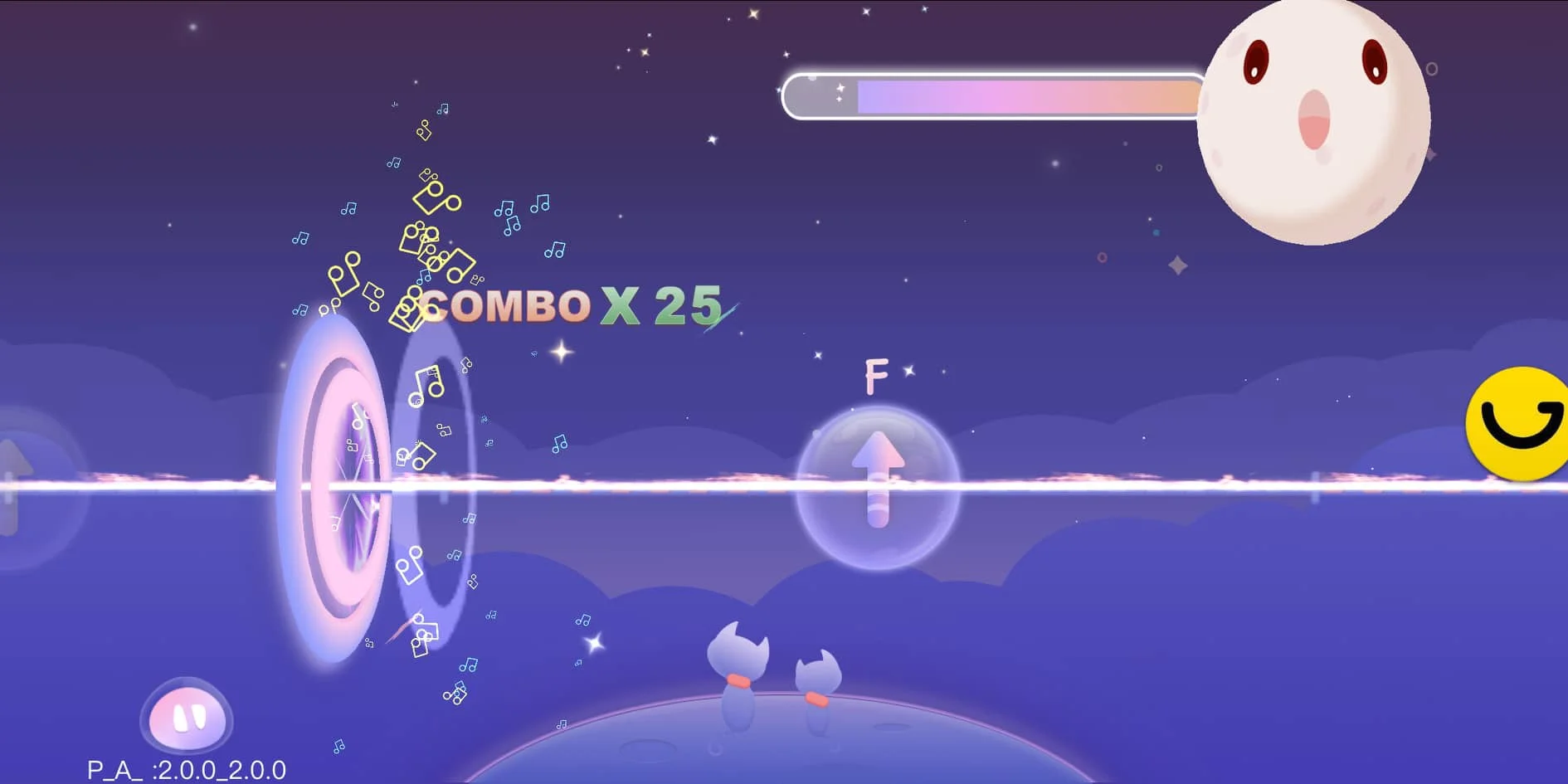Open the yellow smiley face overlay icon
1568x784 pixels.
tap(1520, 424)
